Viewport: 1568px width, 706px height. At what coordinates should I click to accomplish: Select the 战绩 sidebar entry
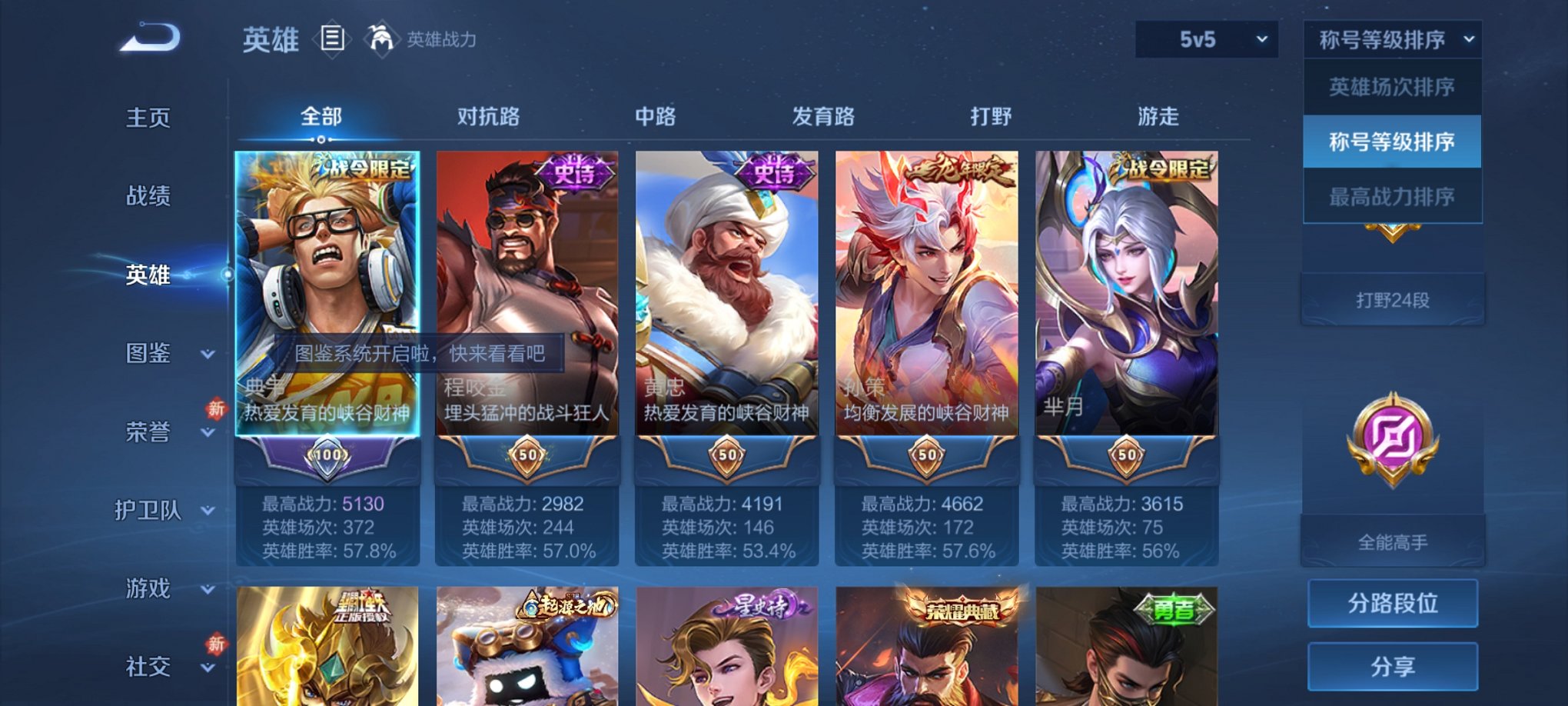(x=146, y=197)
